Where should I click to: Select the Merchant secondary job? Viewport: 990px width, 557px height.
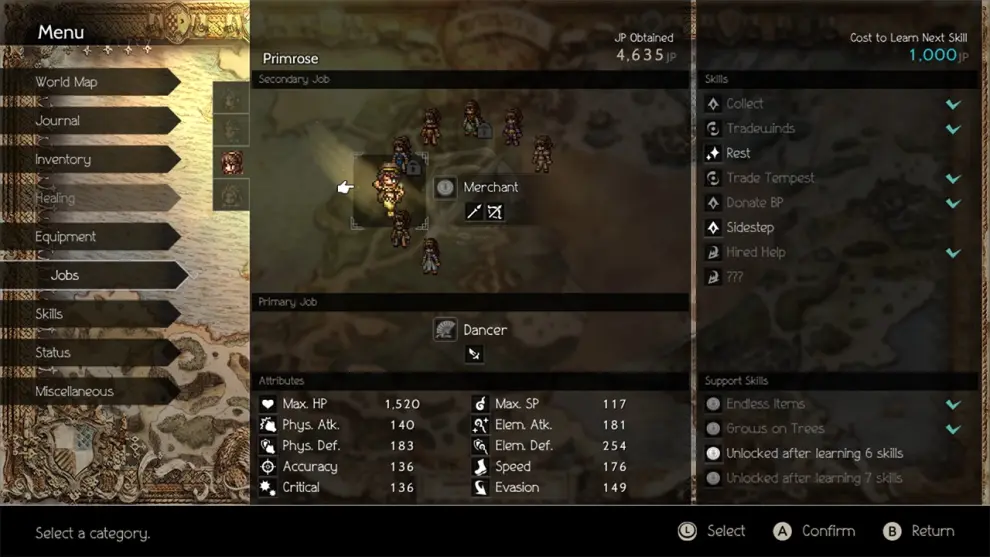pos(490,187)
